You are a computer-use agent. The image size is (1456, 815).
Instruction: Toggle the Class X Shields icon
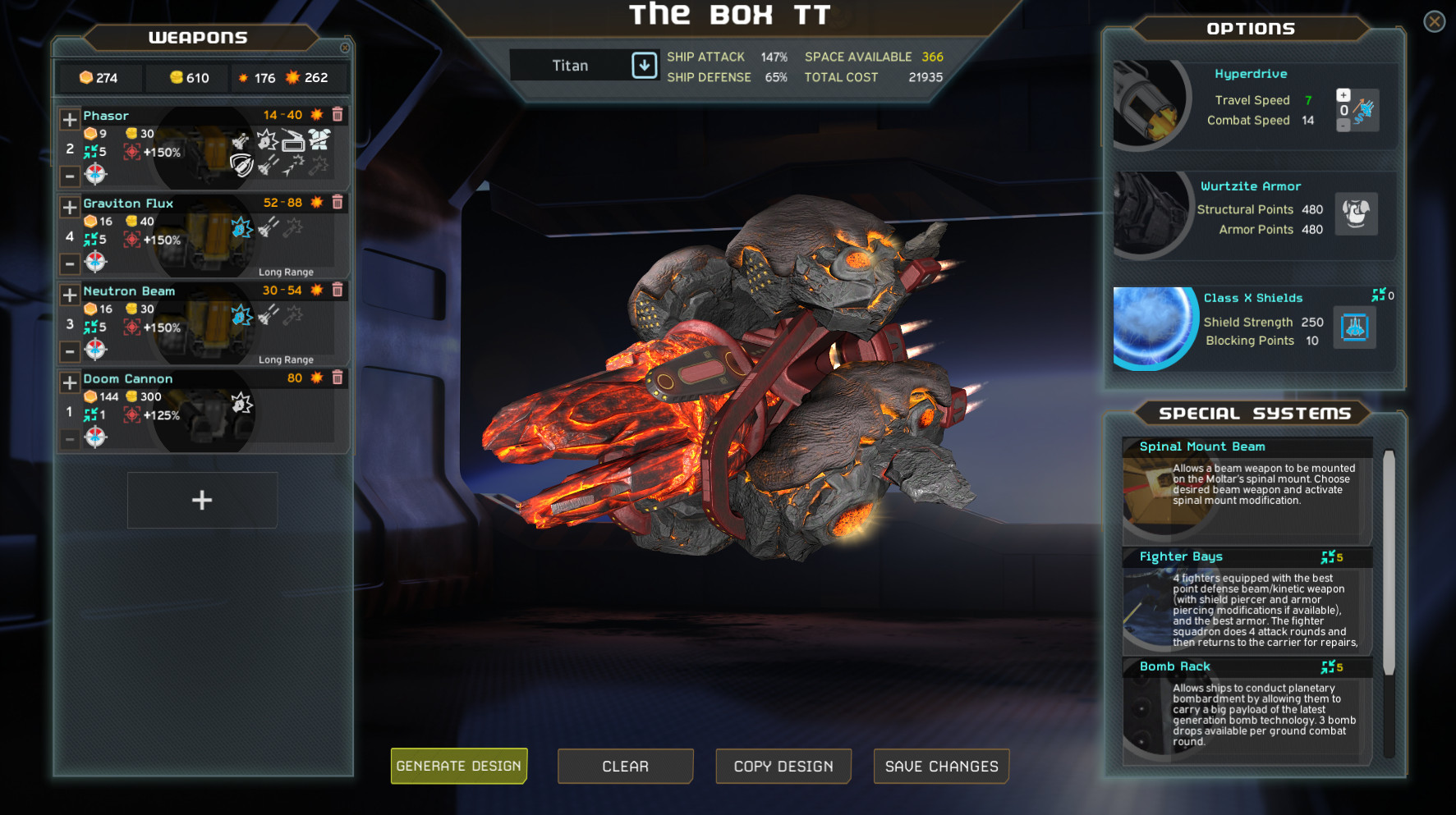[x=1354, y=327]
